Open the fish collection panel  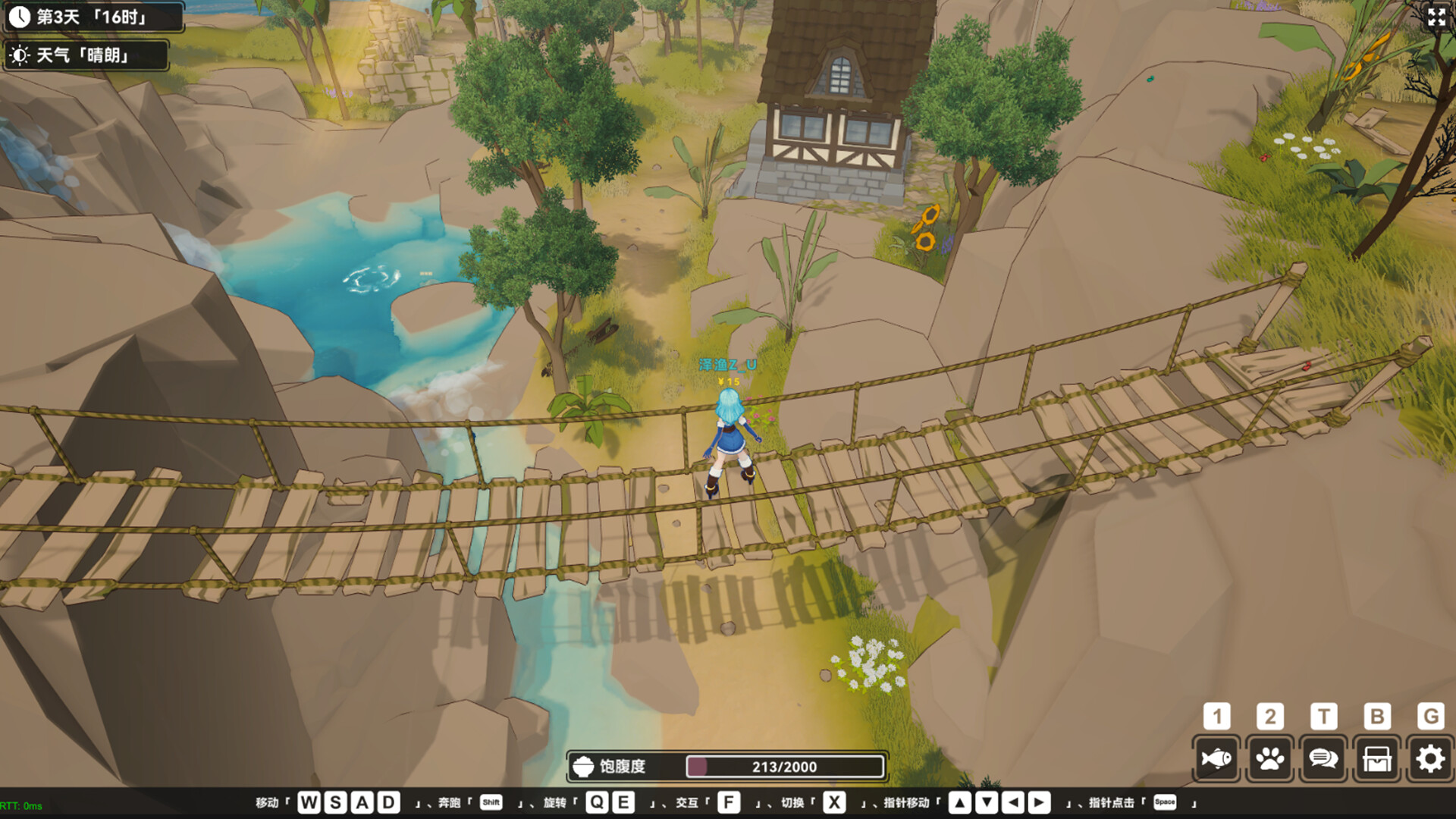click(x=1216, y=758)
